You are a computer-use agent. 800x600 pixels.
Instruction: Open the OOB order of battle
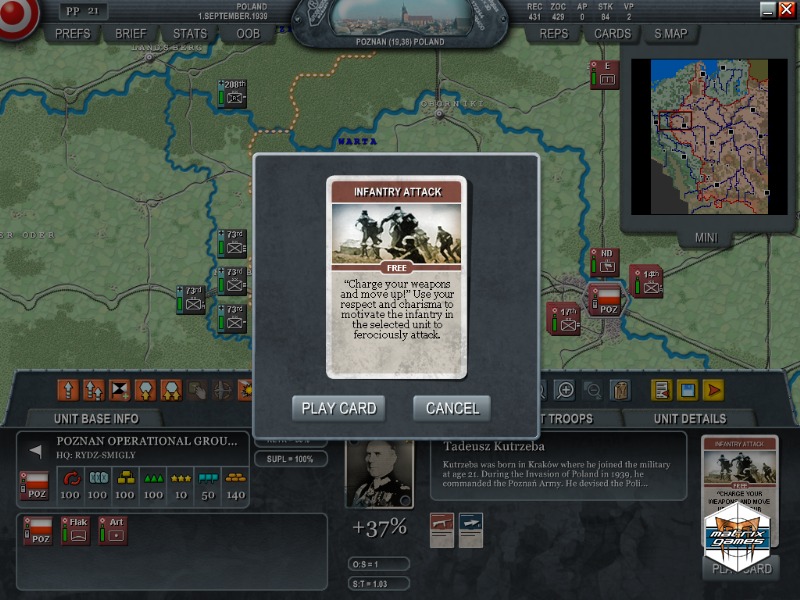pos(247,33)
